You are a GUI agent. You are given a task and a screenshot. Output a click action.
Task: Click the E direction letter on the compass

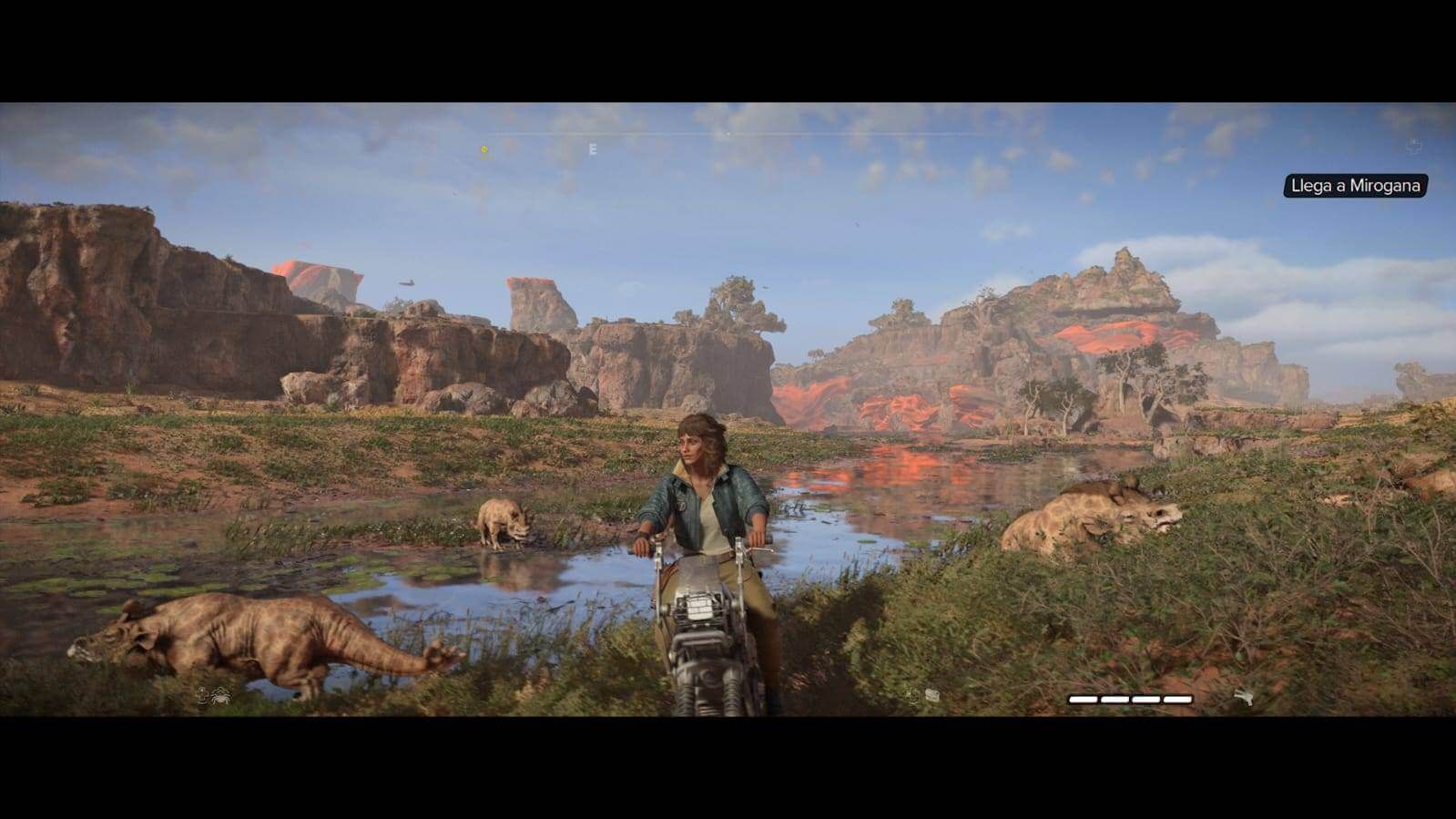[593, 148]
